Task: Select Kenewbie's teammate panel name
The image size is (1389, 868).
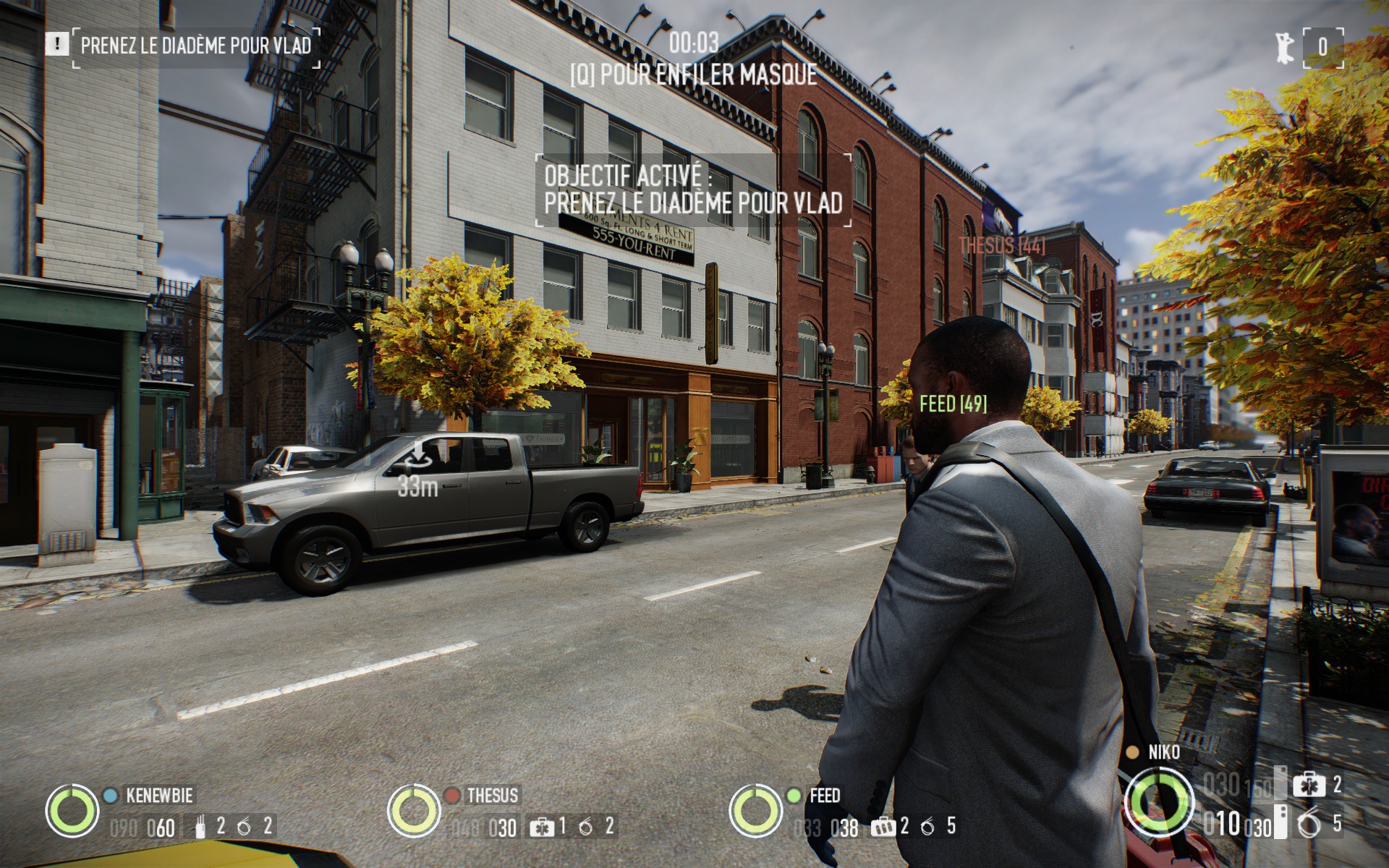Action: click(160, 796)
